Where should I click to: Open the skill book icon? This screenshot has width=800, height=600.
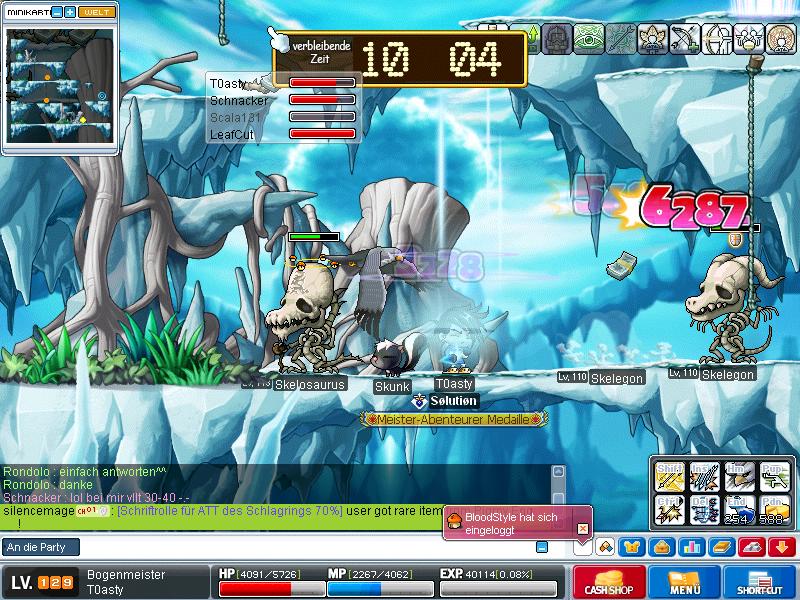click(x=720, y=547)
